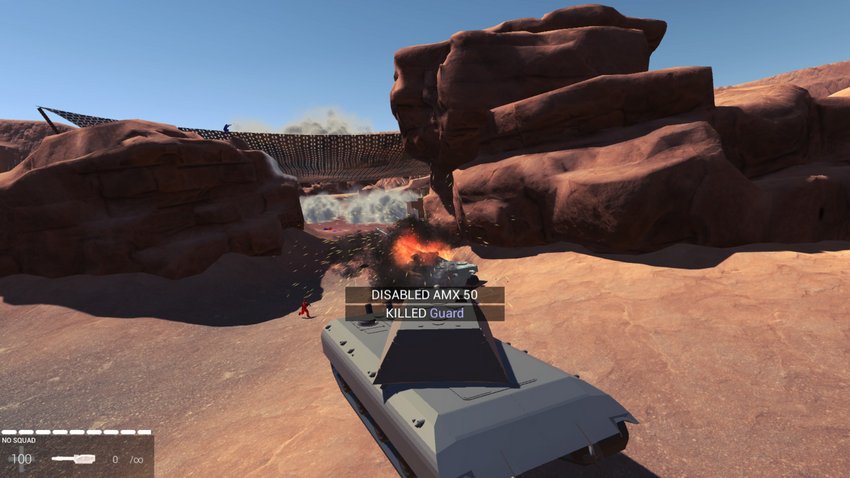
Task: Select the tank shell weapon icon
Action: click(x=73, y=459)
